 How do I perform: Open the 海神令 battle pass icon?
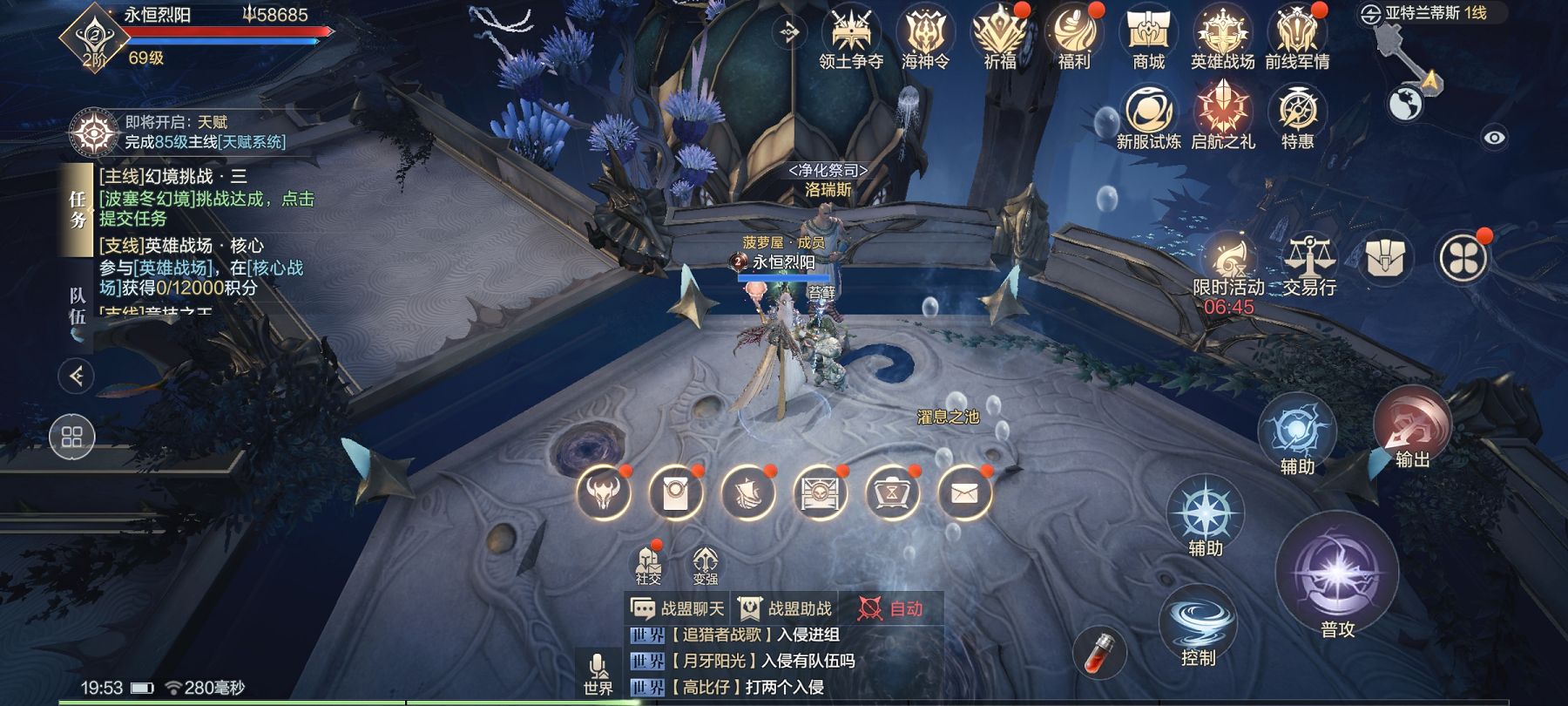point(925,35)
